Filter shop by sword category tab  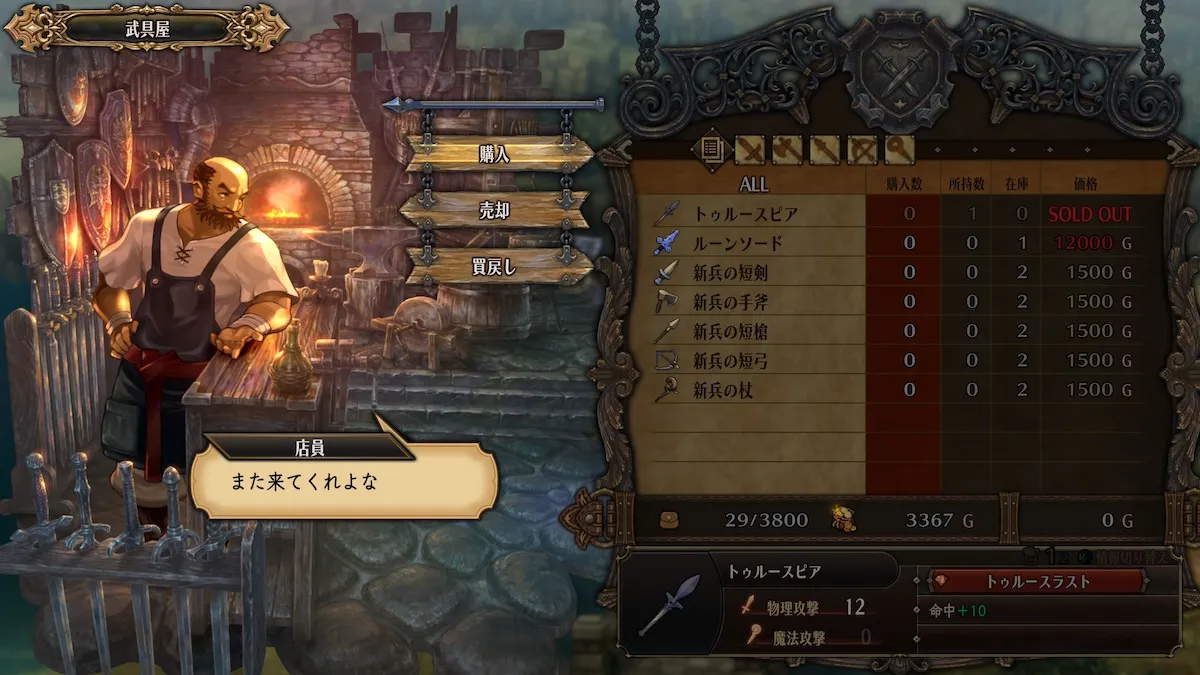[x=750, y=150]
